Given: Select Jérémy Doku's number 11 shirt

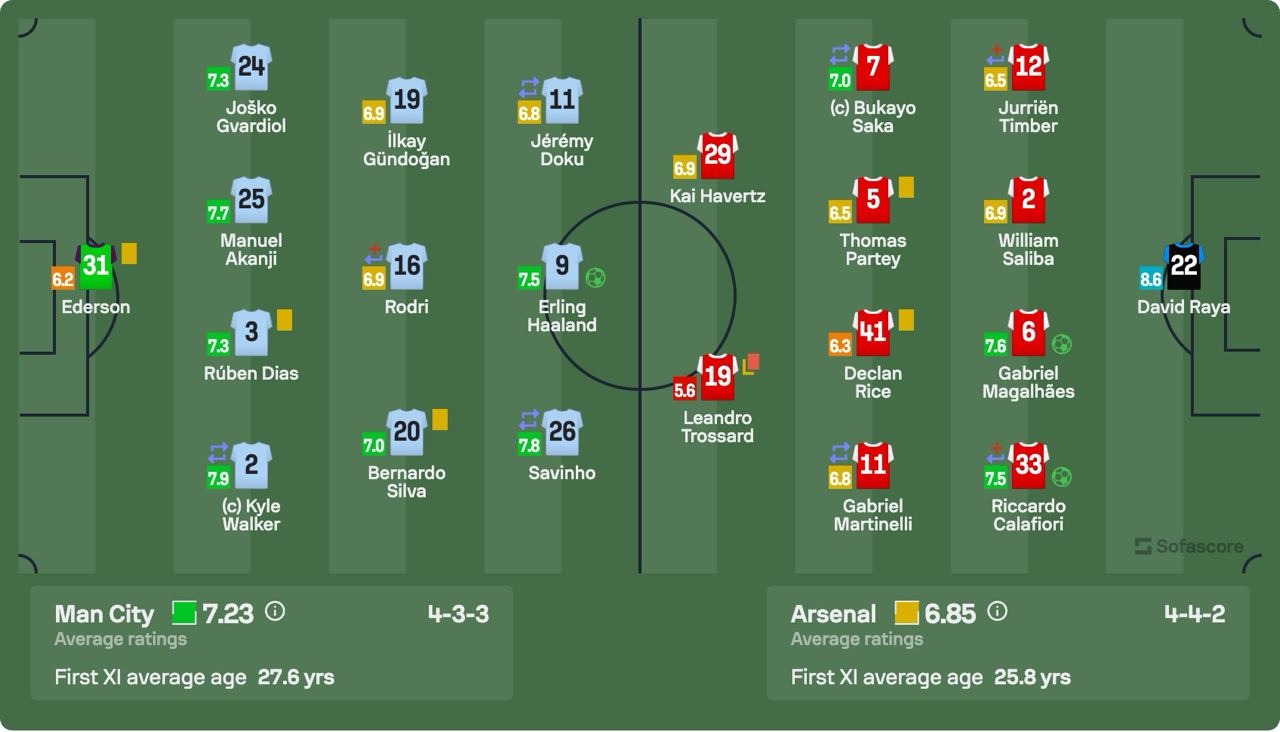Looking at the screenshot, I should click(x=562, y=100).
